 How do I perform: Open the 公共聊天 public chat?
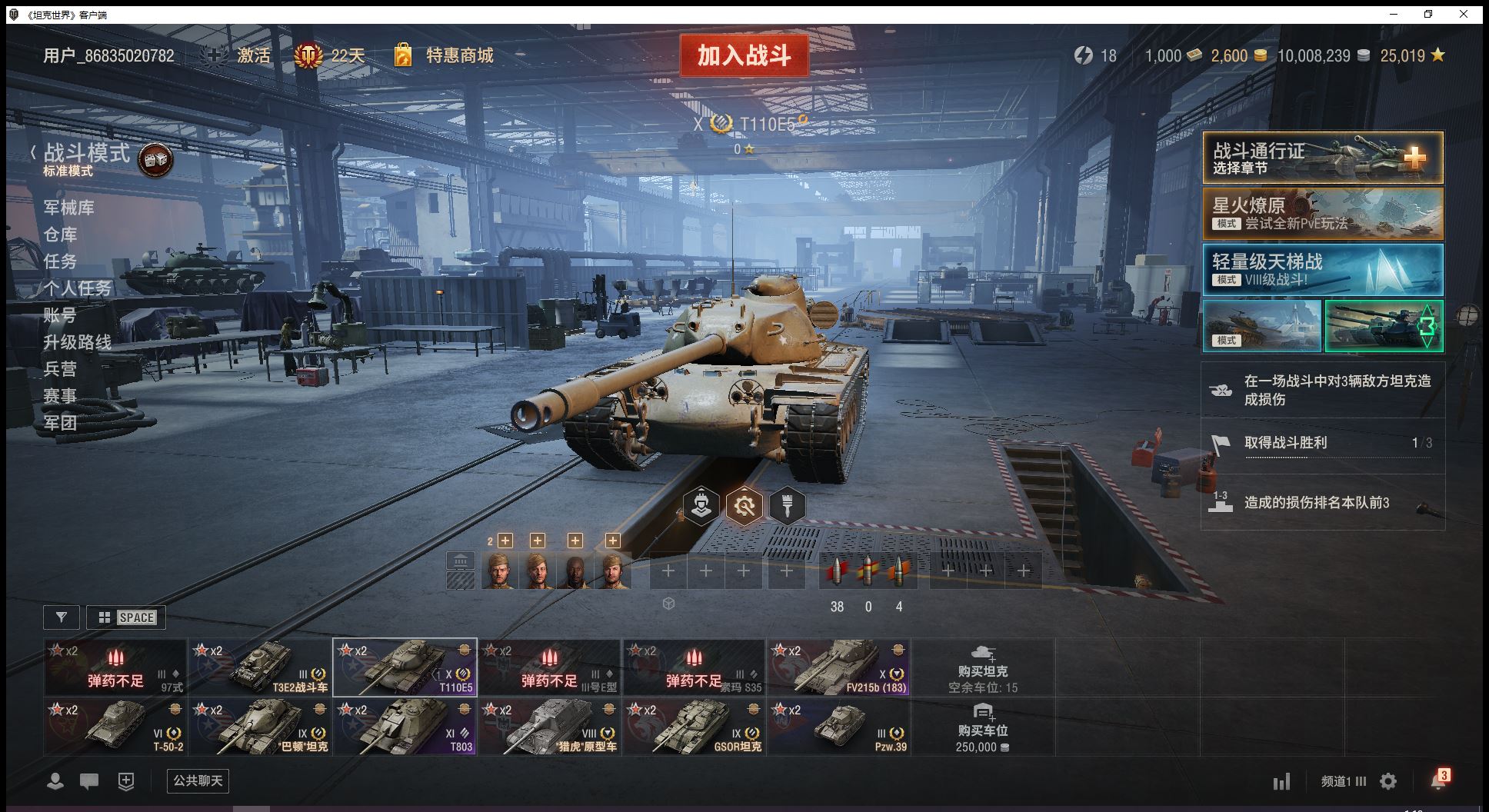pyautogui.click(x=198, y=781)
